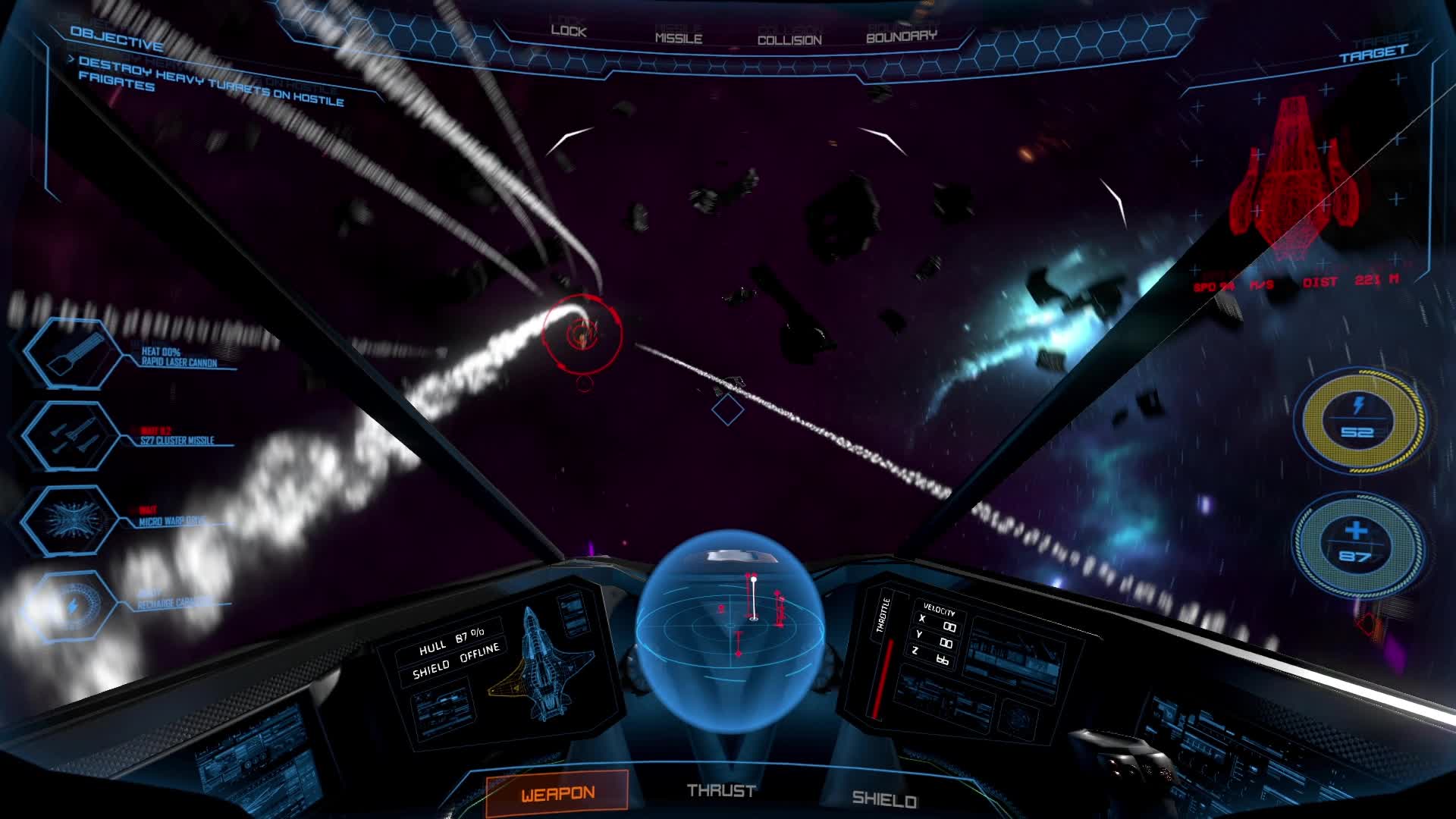Image resolution: width=1456 pixels, height=819 pixels.
Task: Switch power to THRUST
Action: (x=720, y=791)
